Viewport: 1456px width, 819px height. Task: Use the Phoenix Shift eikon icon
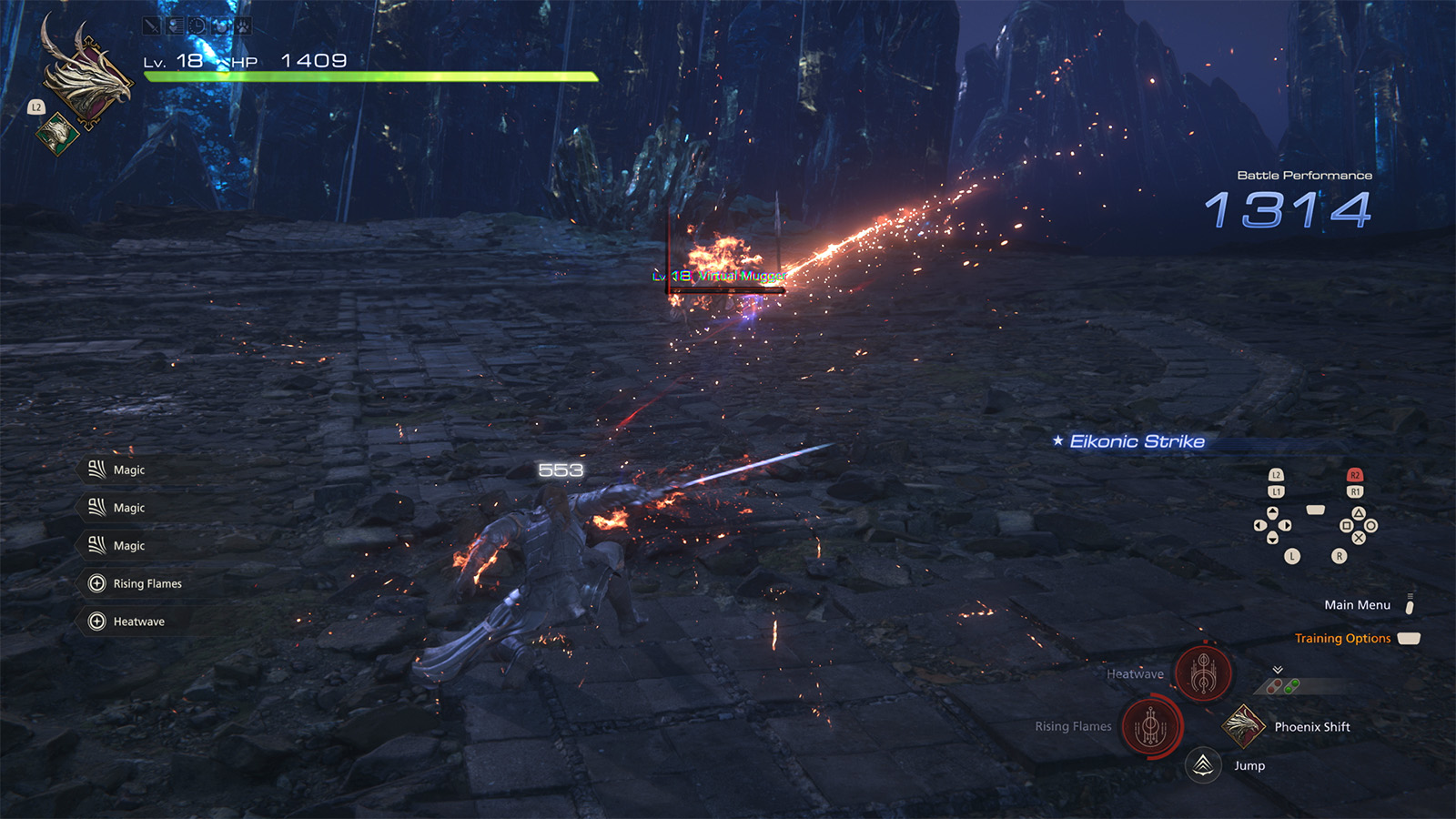[1244, 726]
